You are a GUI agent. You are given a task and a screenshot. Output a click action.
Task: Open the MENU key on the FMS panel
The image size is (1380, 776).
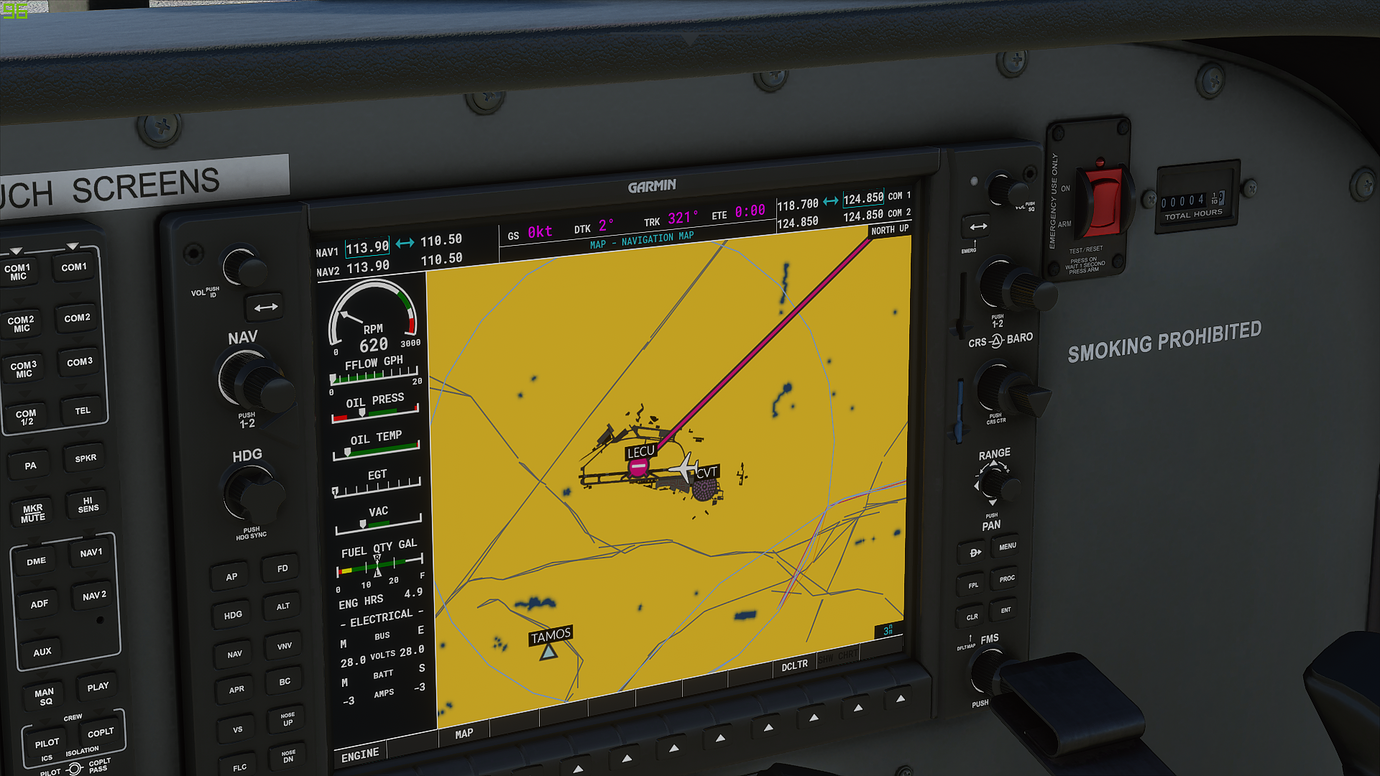1007,545
